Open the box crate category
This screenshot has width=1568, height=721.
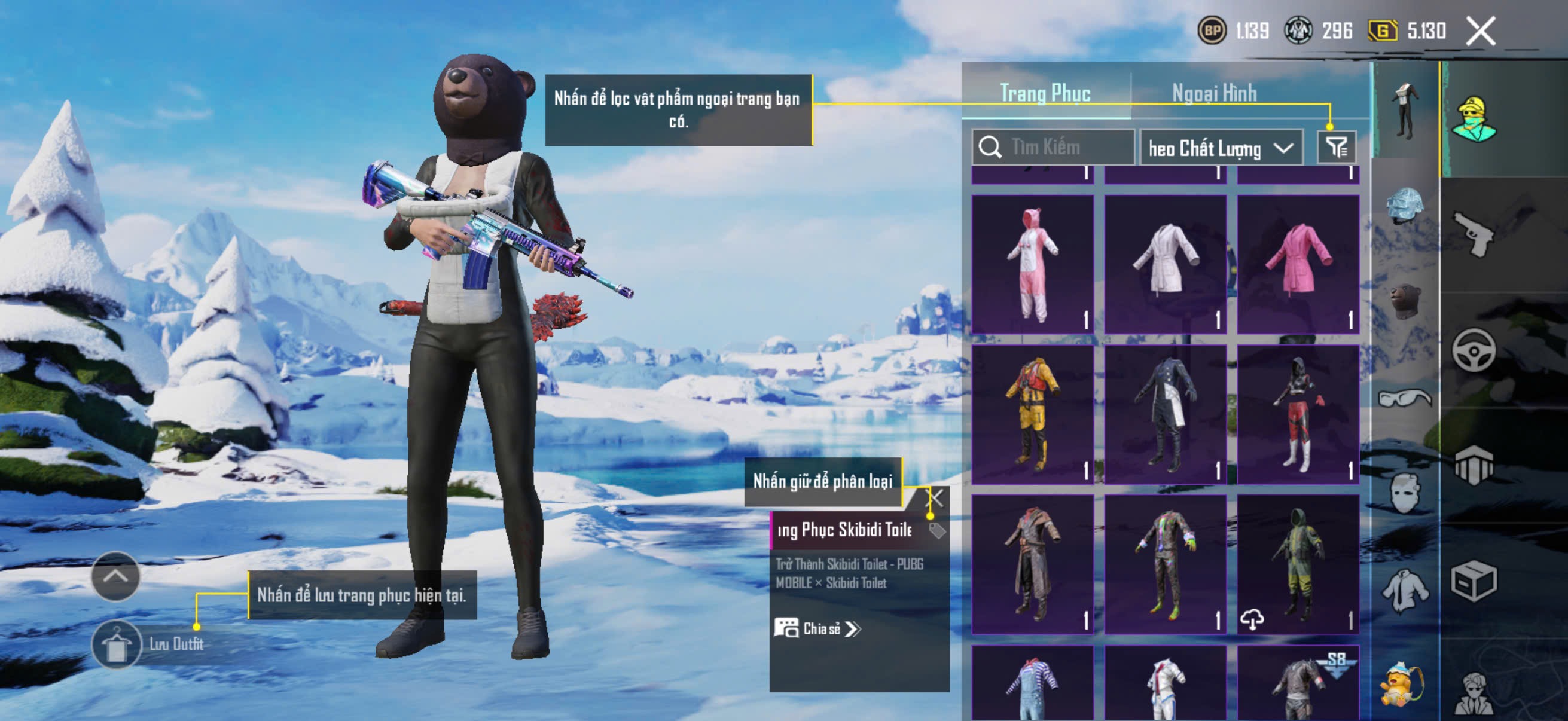tap(1473, 581)
